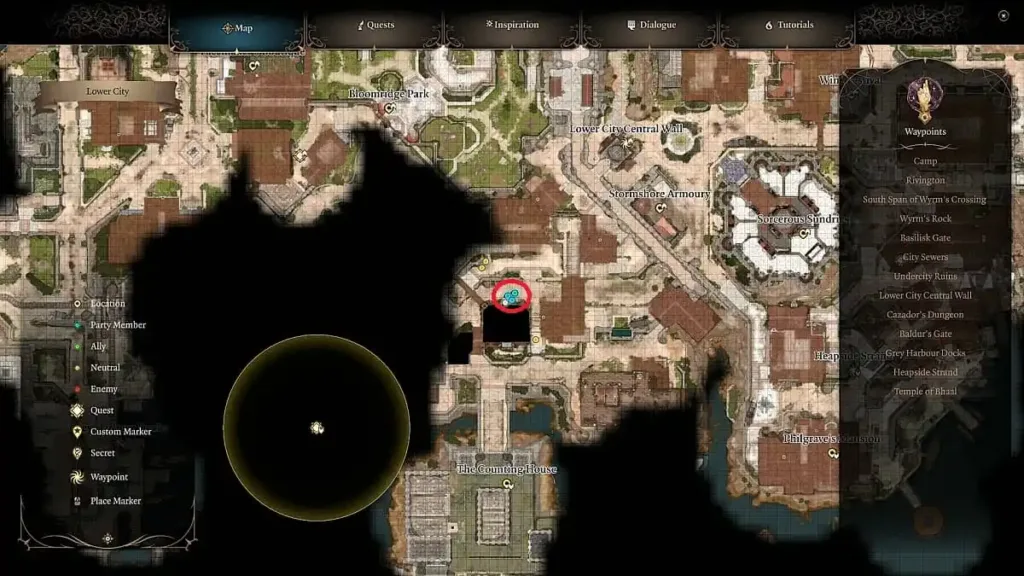Choose the Baldur's Gate waypoint
The width and height of the screenshot is (1024, 576).
925,334
